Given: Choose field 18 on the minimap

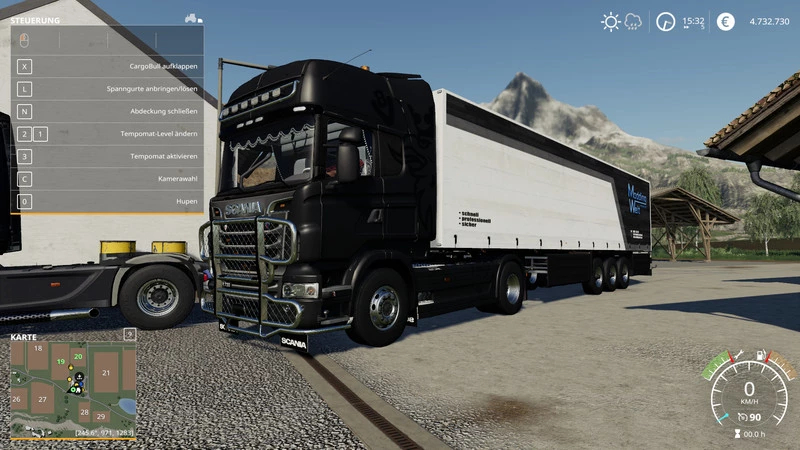Looking at the screenshot, I should coord(38,348).
